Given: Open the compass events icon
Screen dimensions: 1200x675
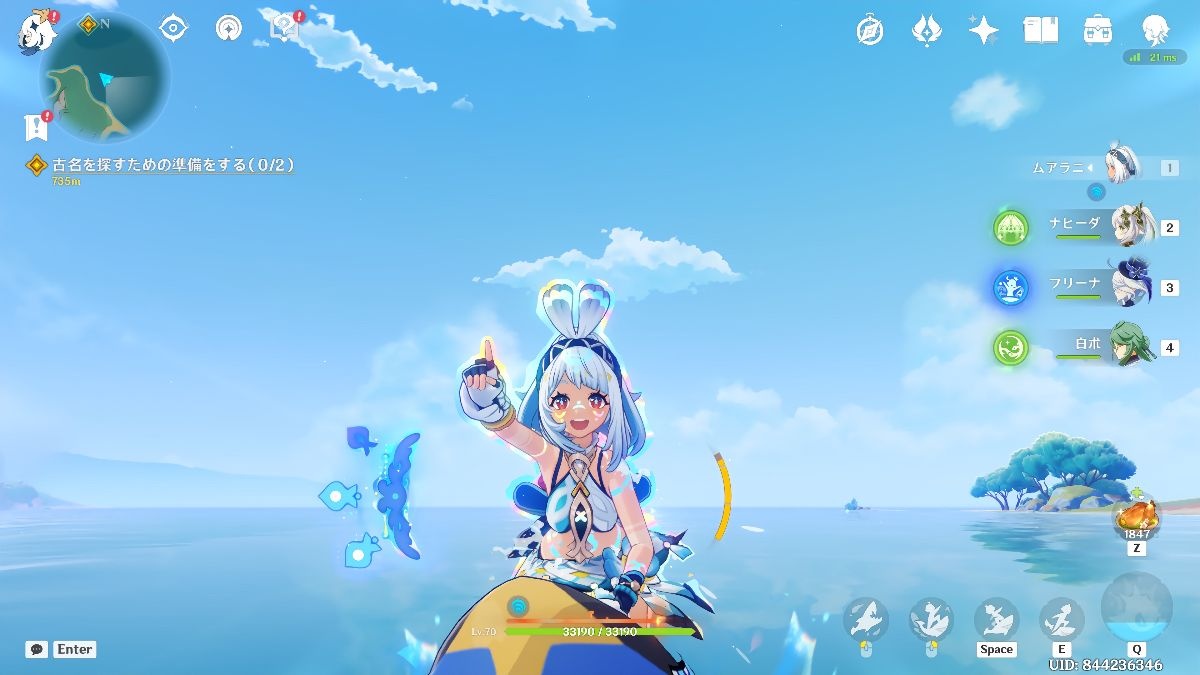Looking at the screenshot, I should pyautogui.click(x=870, y=30).
